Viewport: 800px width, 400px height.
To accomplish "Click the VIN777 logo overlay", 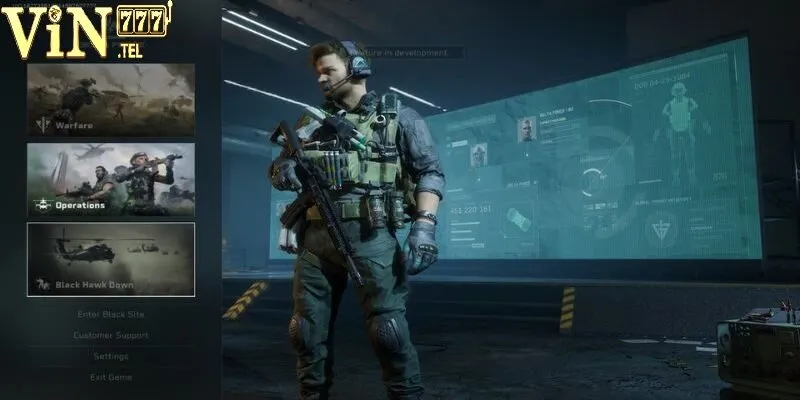I will [x=88, y=30].
